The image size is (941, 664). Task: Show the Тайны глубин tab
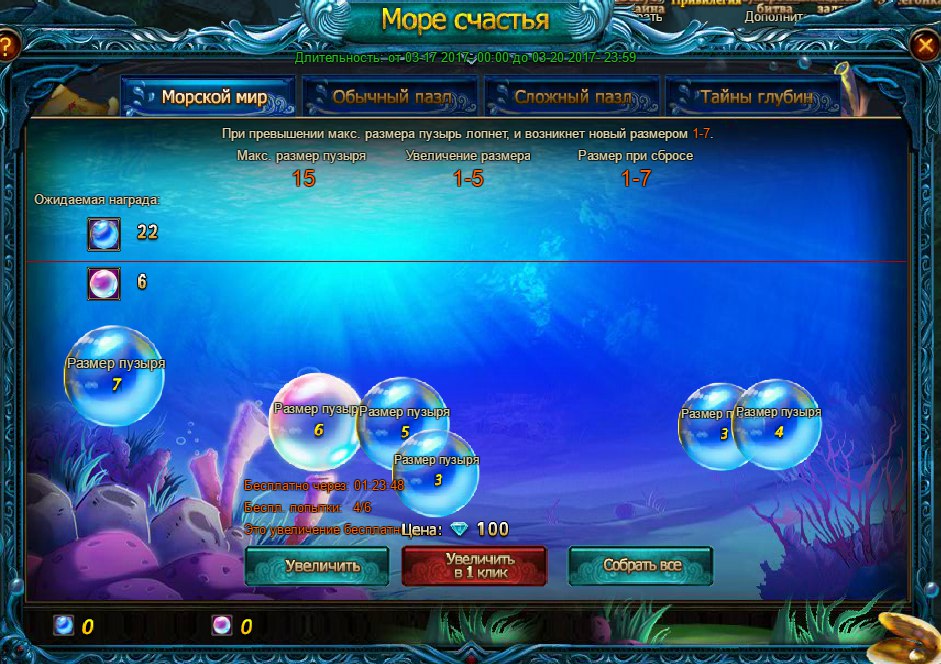(755, 98)
